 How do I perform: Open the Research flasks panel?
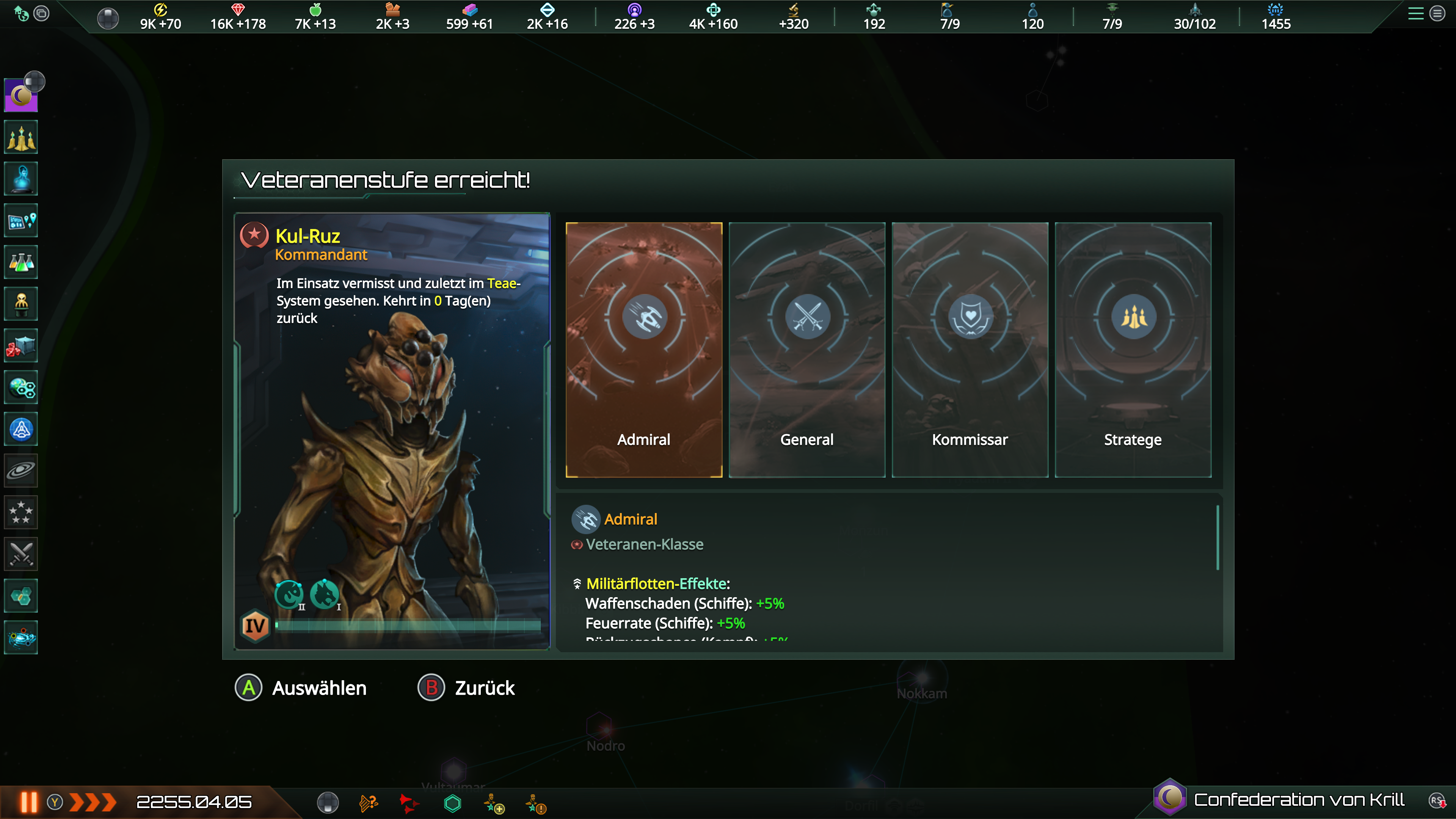pos(21,262)
